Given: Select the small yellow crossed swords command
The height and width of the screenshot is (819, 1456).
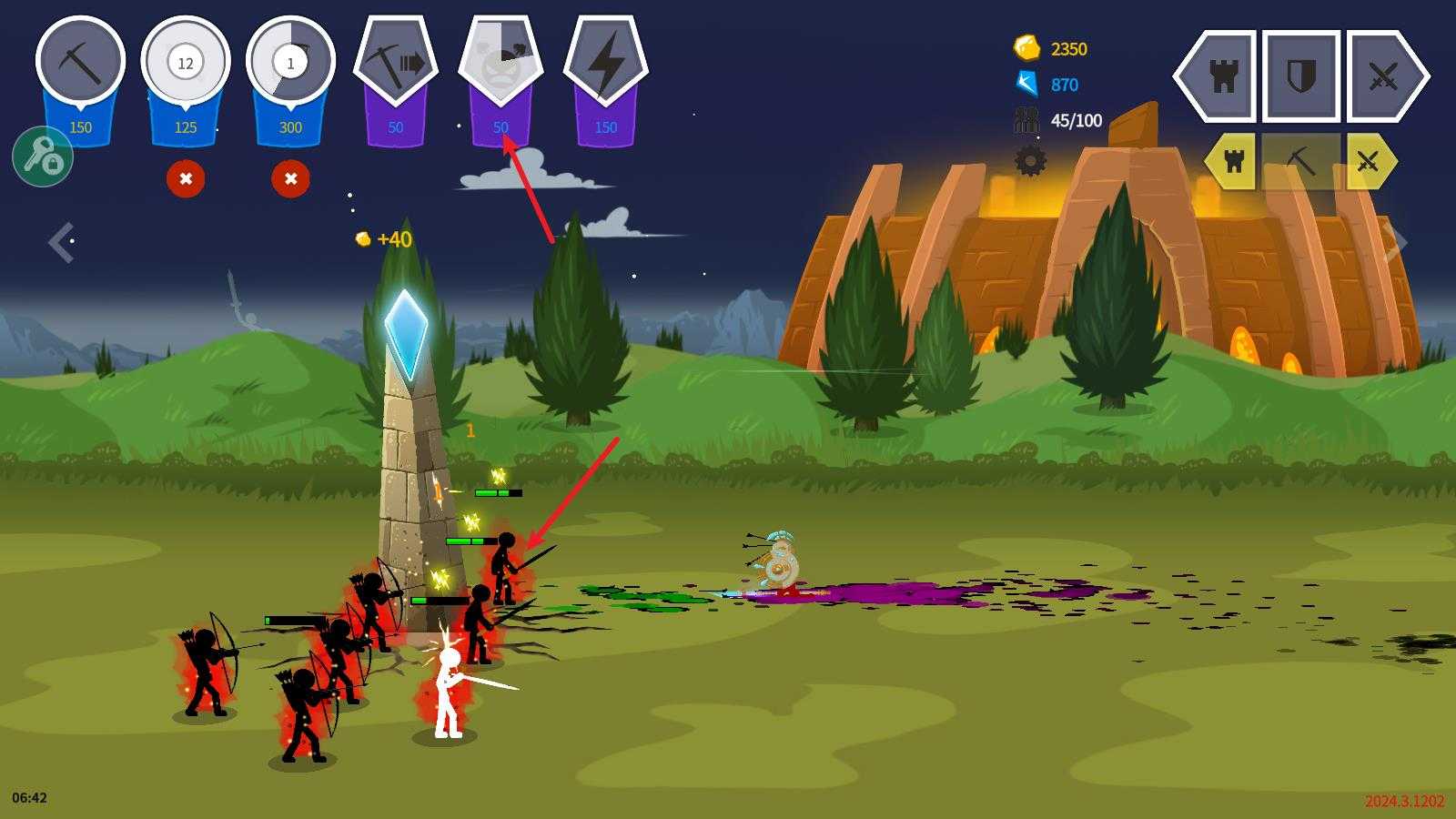Looking at the screenshot, I should pyautogui.click(x=1368, y=162).
